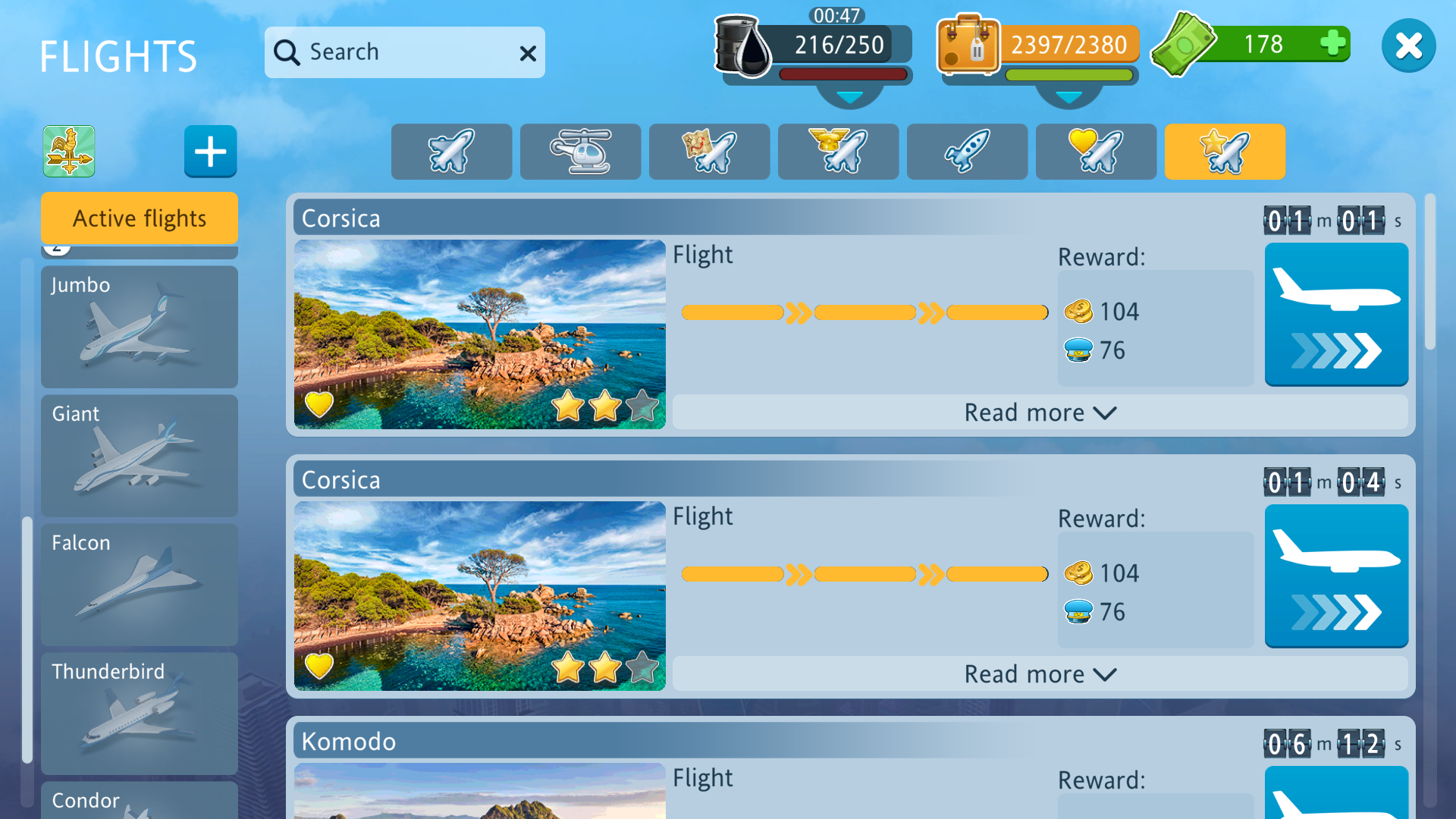1456x819 pixels.
Task: Pick the Thunderbird plane
Action: pos(140,714)
